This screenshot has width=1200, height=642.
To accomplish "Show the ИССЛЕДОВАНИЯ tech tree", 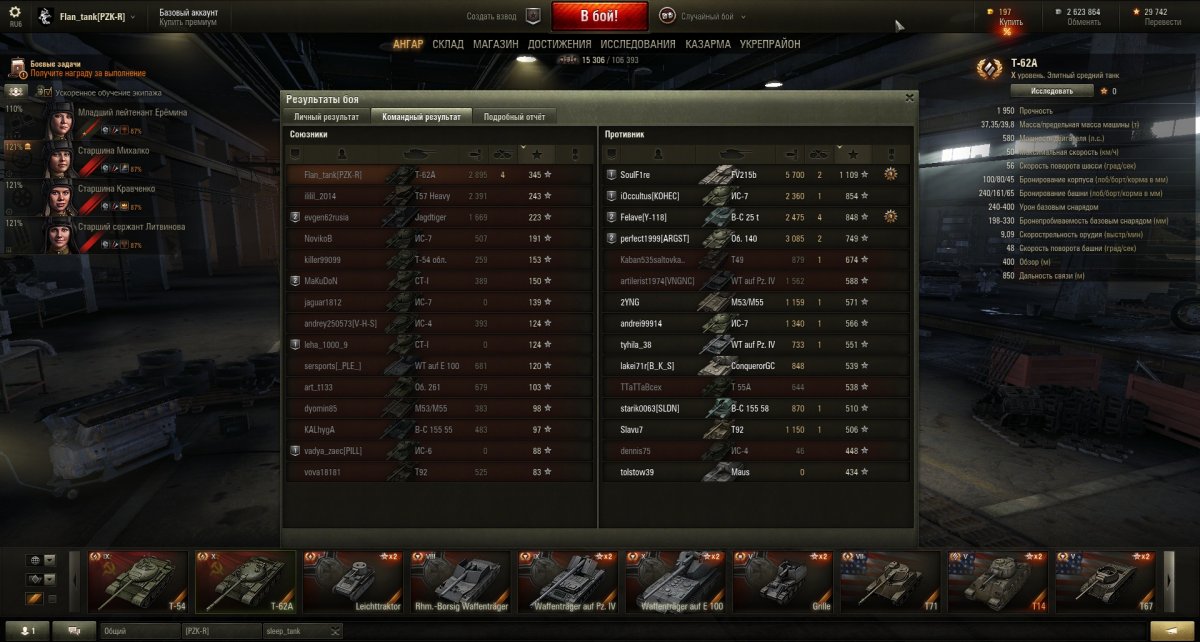I will tap(638, 44).
